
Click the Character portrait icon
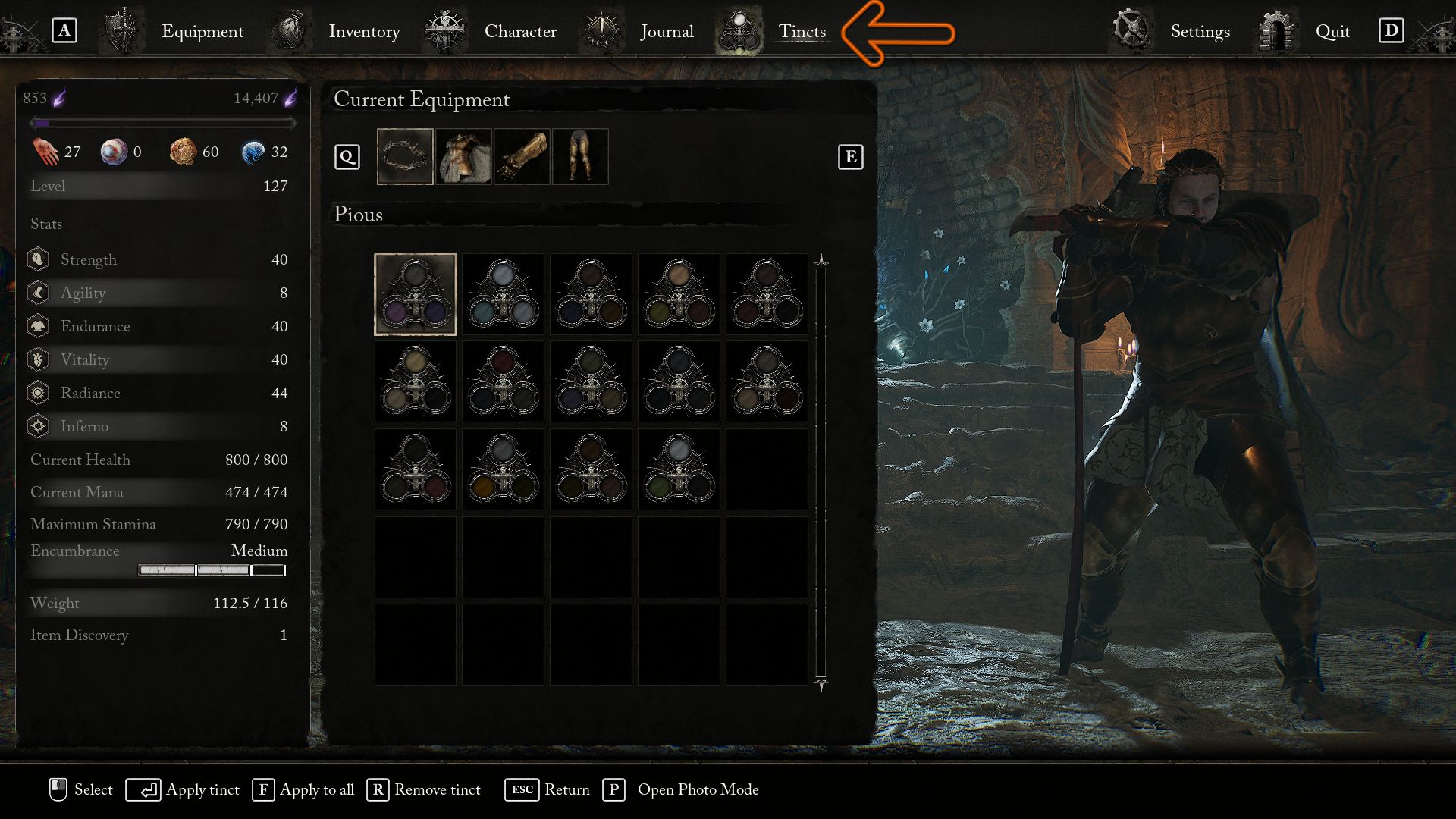pos(446,30)
